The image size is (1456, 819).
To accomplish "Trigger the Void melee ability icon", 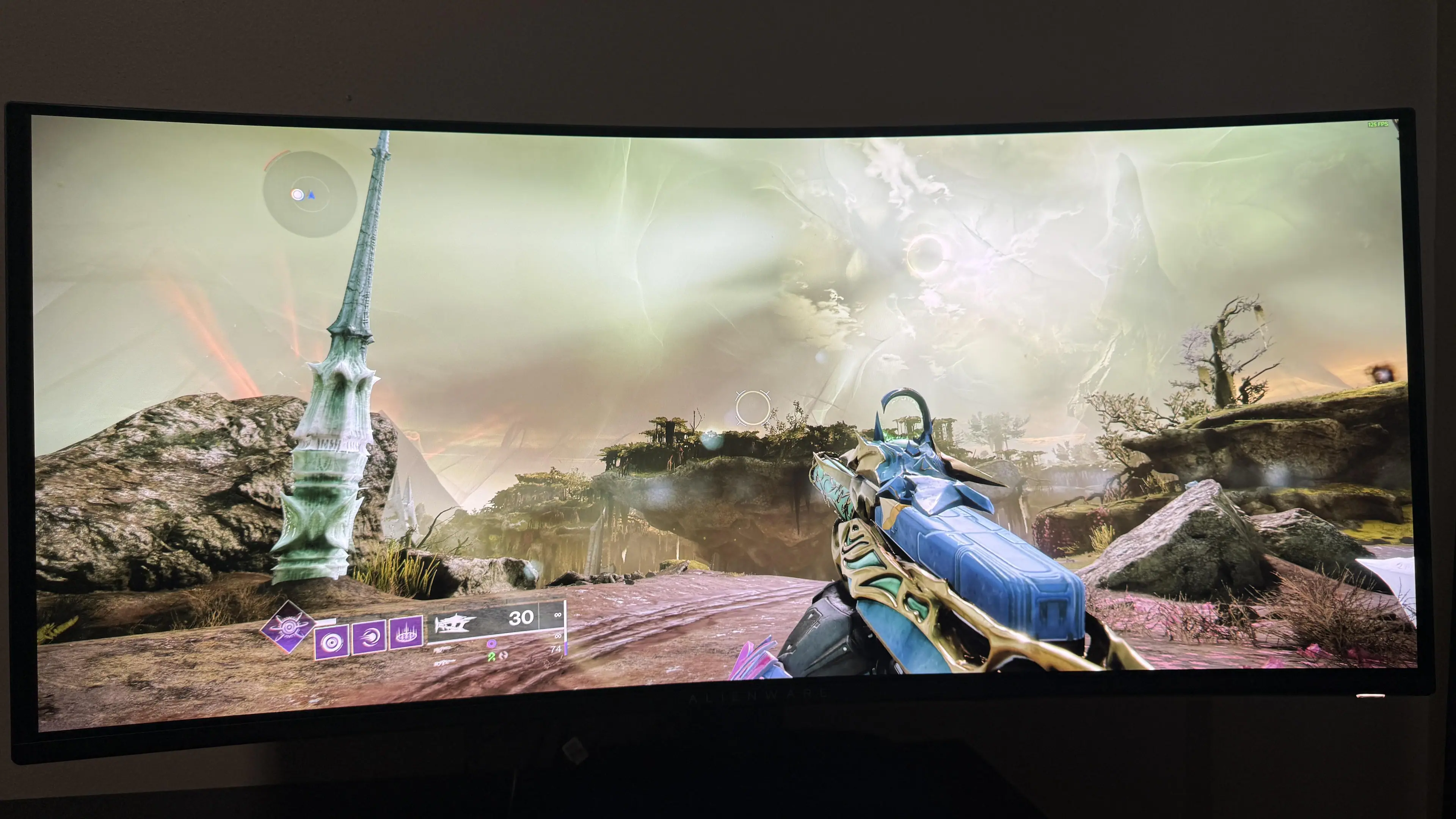I will pyautogui.click(x=369, y=637).
